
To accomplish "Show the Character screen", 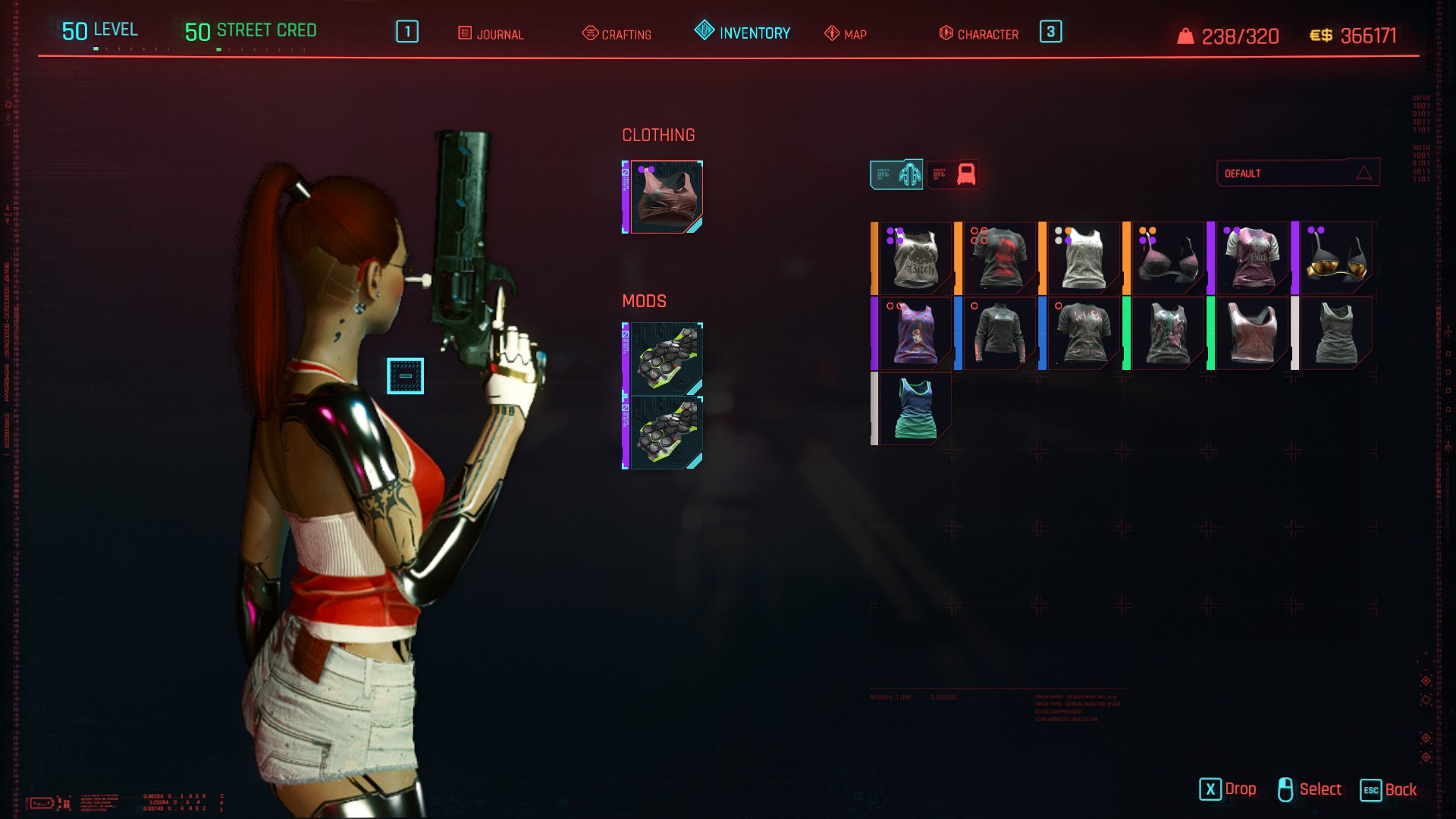I will coord(978,34).
